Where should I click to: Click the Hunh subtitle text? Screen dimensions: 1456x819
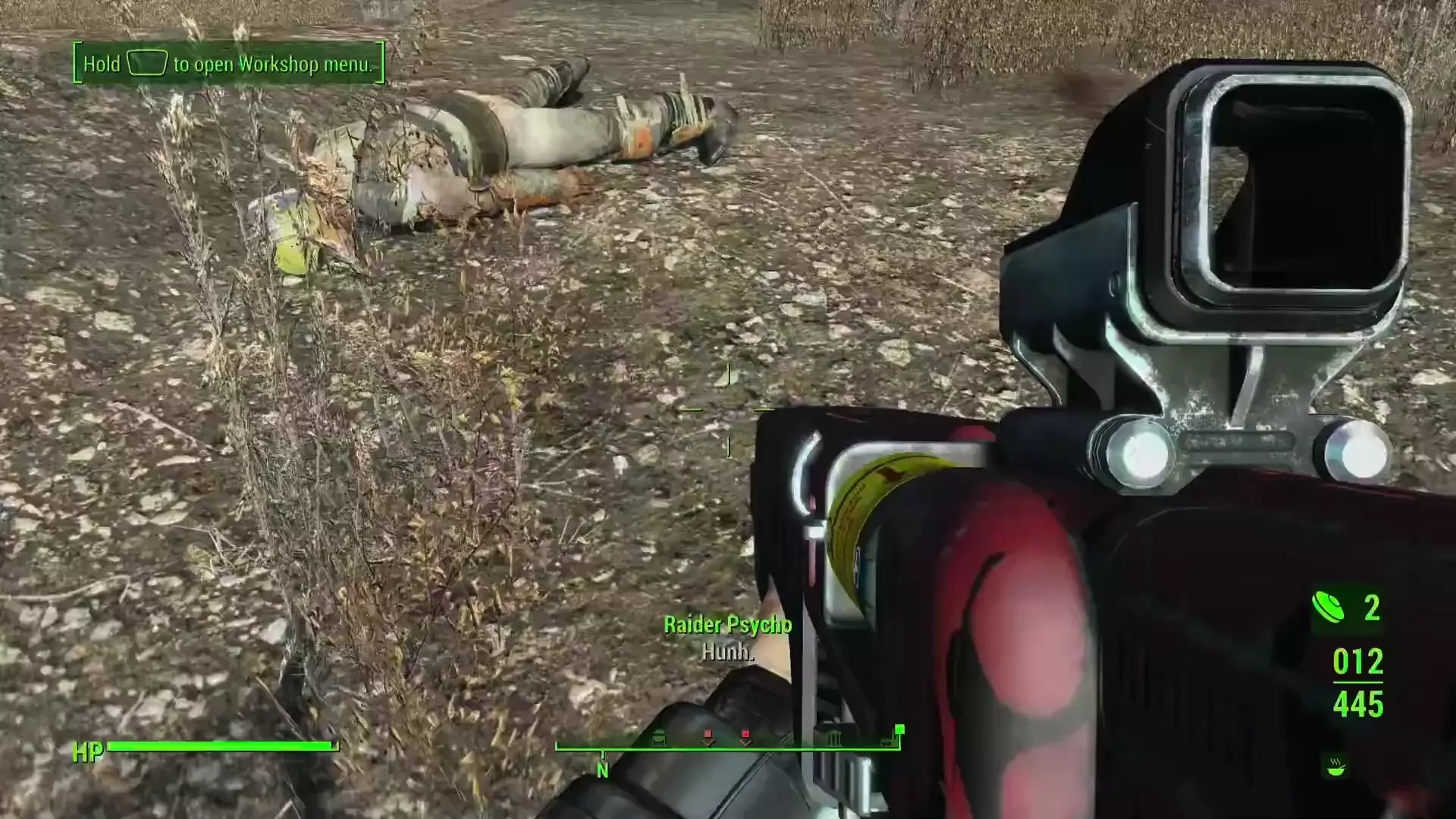(728, 651)
